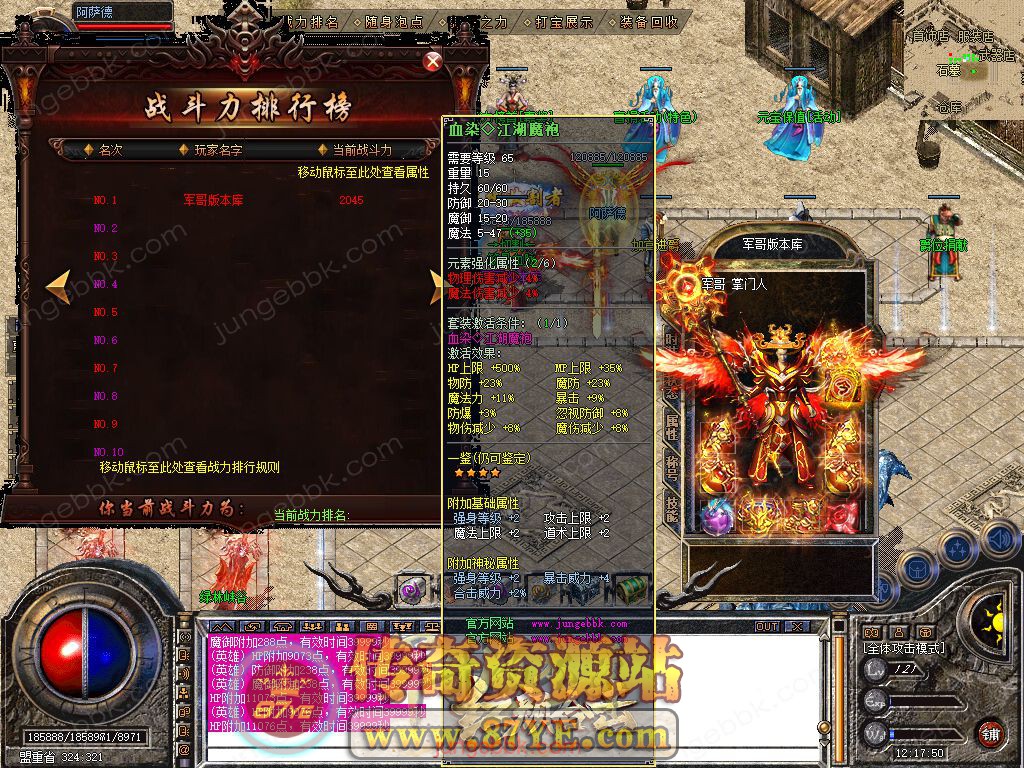This screenshot has width=1024, height=768.
Task: Go to the previous ranking page arrow
Action: [58, 286]
